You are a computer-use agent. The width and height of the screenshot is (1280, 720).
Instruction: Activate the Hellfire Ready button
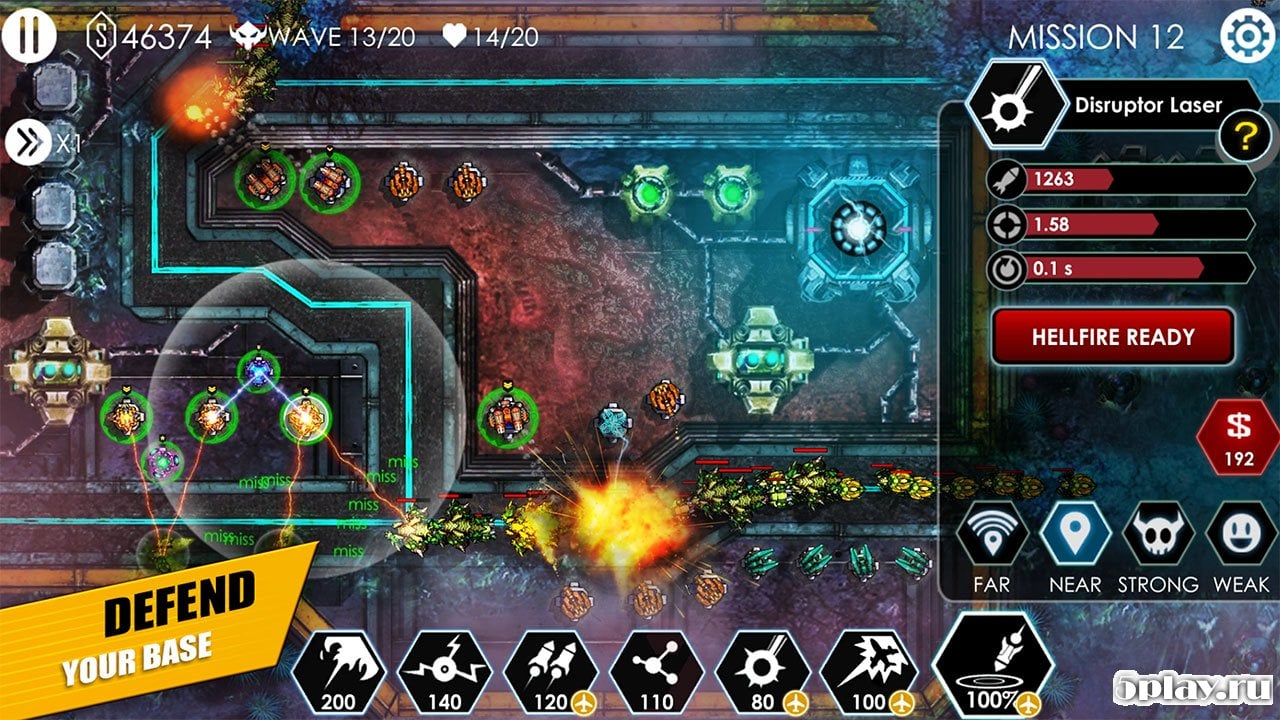pyautogui.click(x=1112, y=337)
